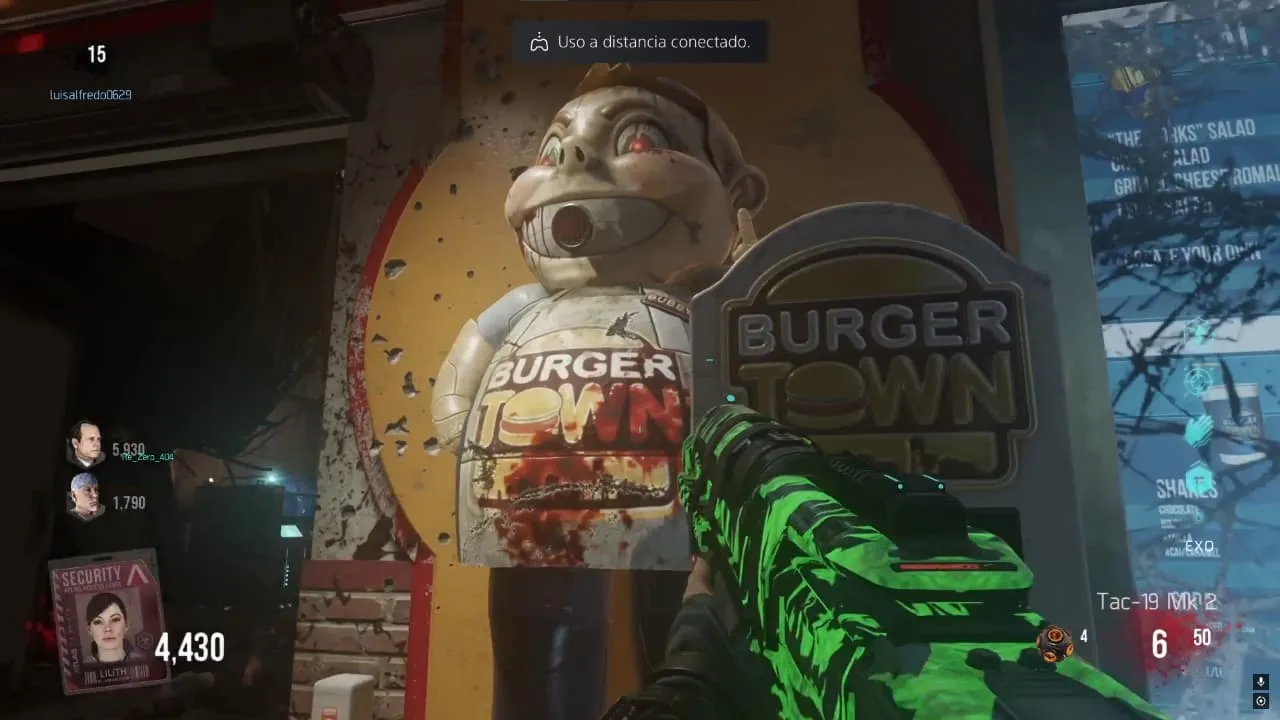Toggle the microphone overlay button
The image size is (1280, 720).
click(x=1261, y=682)
